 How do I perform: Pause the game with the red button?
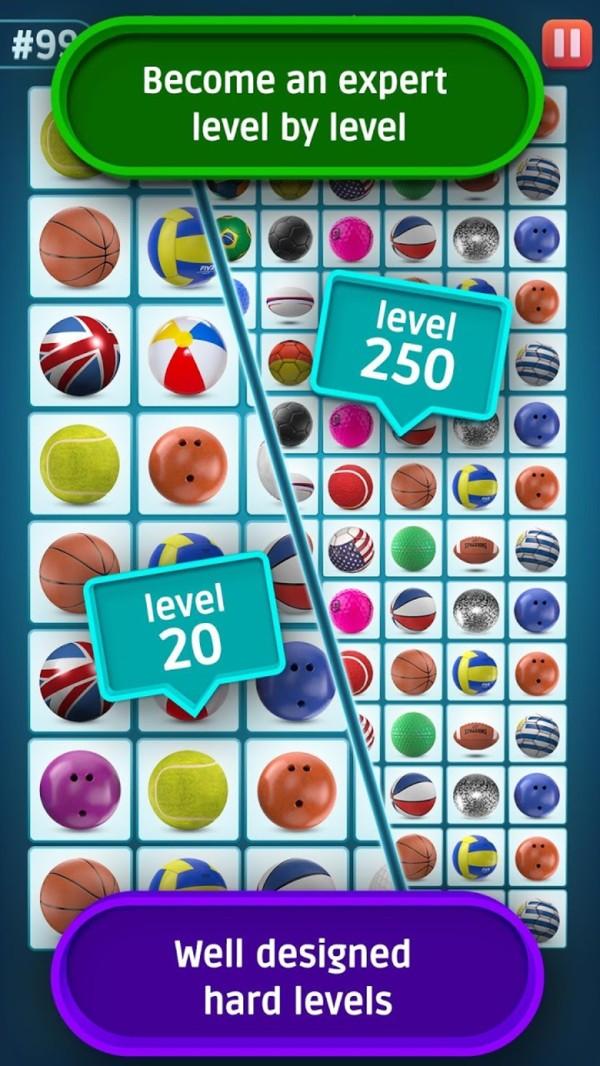point(566,44)
